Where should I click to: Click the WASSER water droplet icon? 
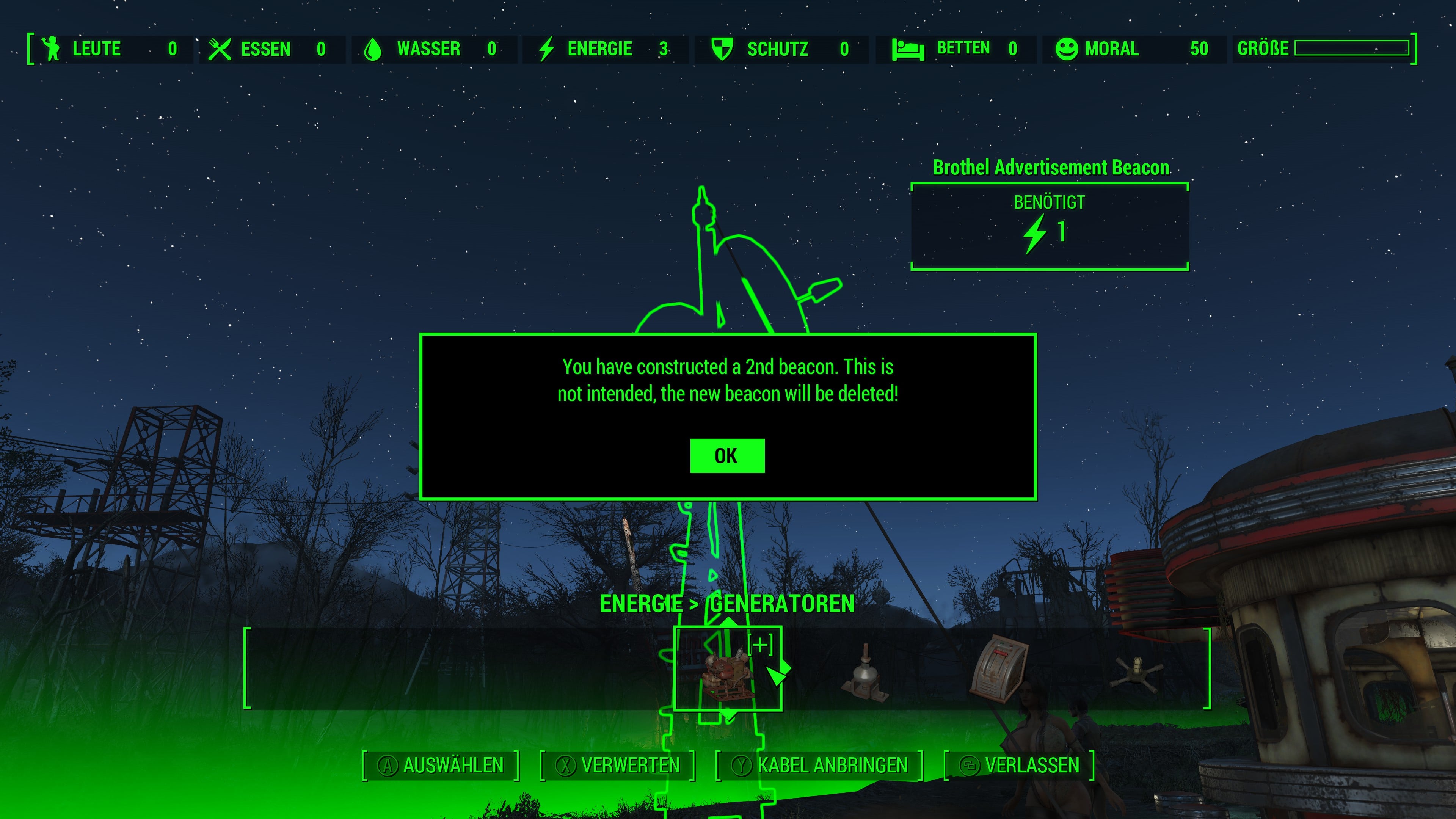tap(375, 49)
